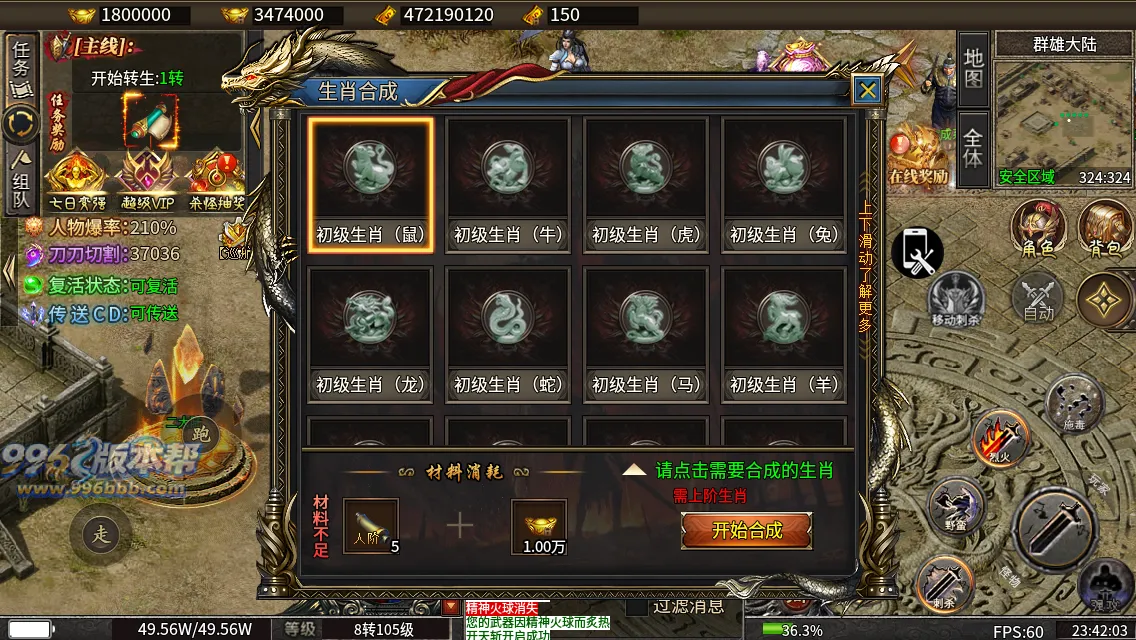This screenshot has width=1136, height=640.
Task: Click the 开始合成 button
Action: 746,530
